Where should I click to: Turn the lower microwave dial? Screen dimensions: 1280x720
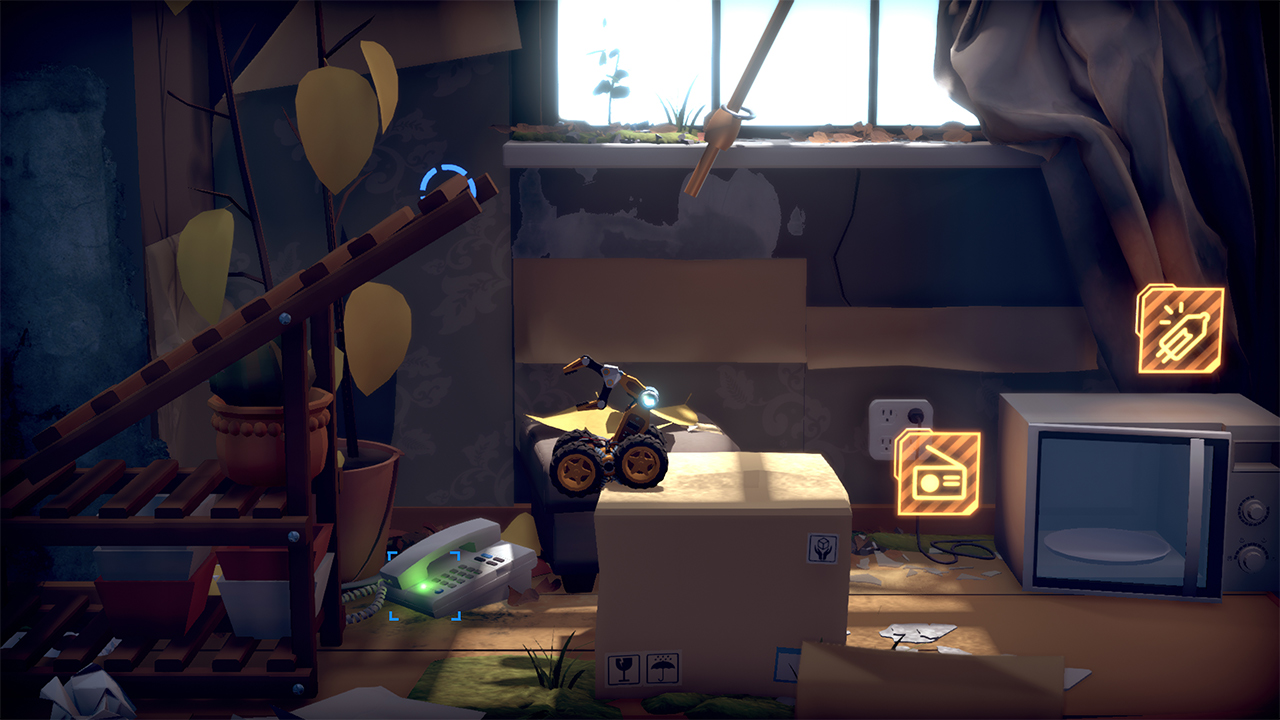[x=1252, y=559]
